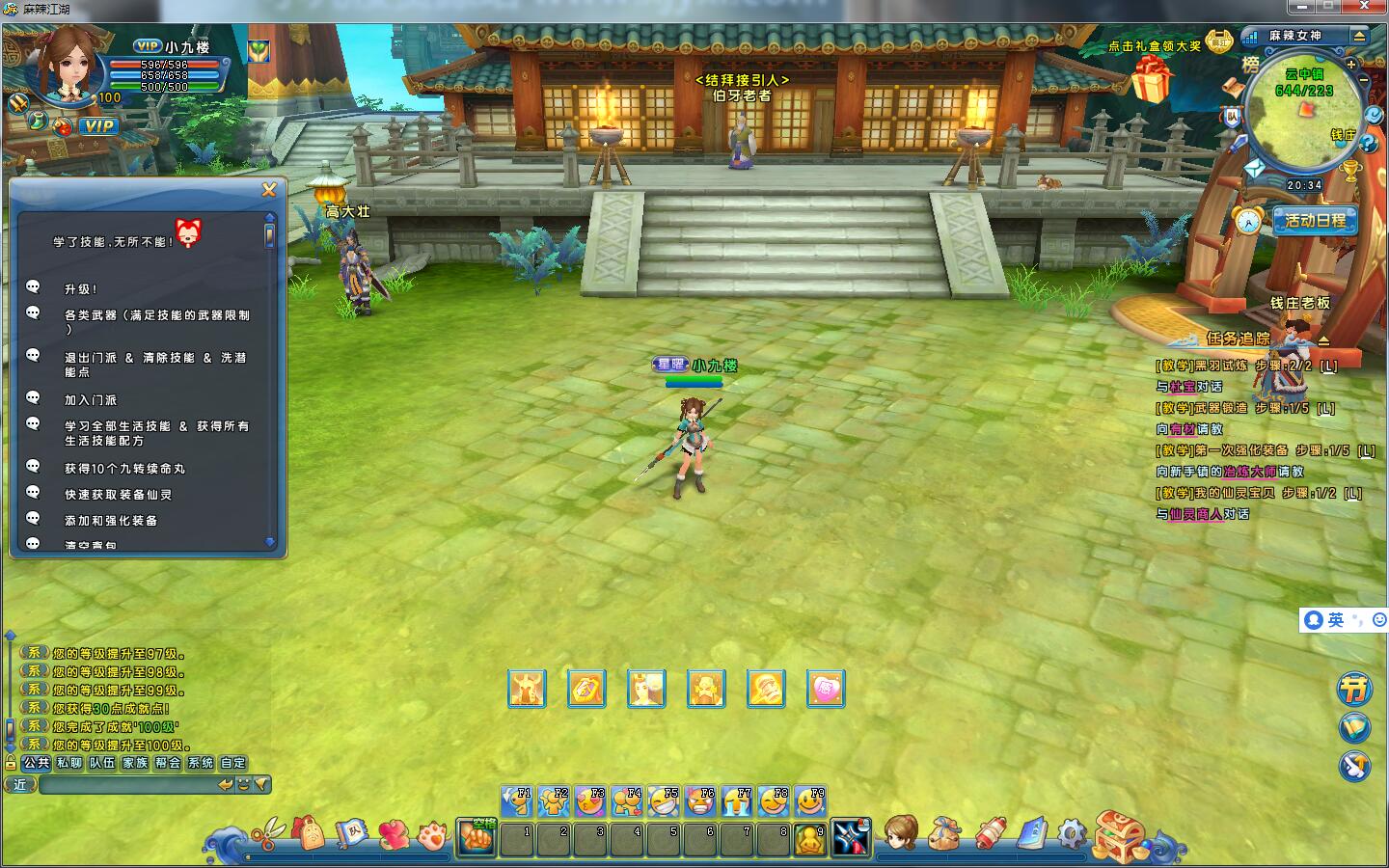
Task: Zoom in the minimap with plus
Action: point(1351,65)
